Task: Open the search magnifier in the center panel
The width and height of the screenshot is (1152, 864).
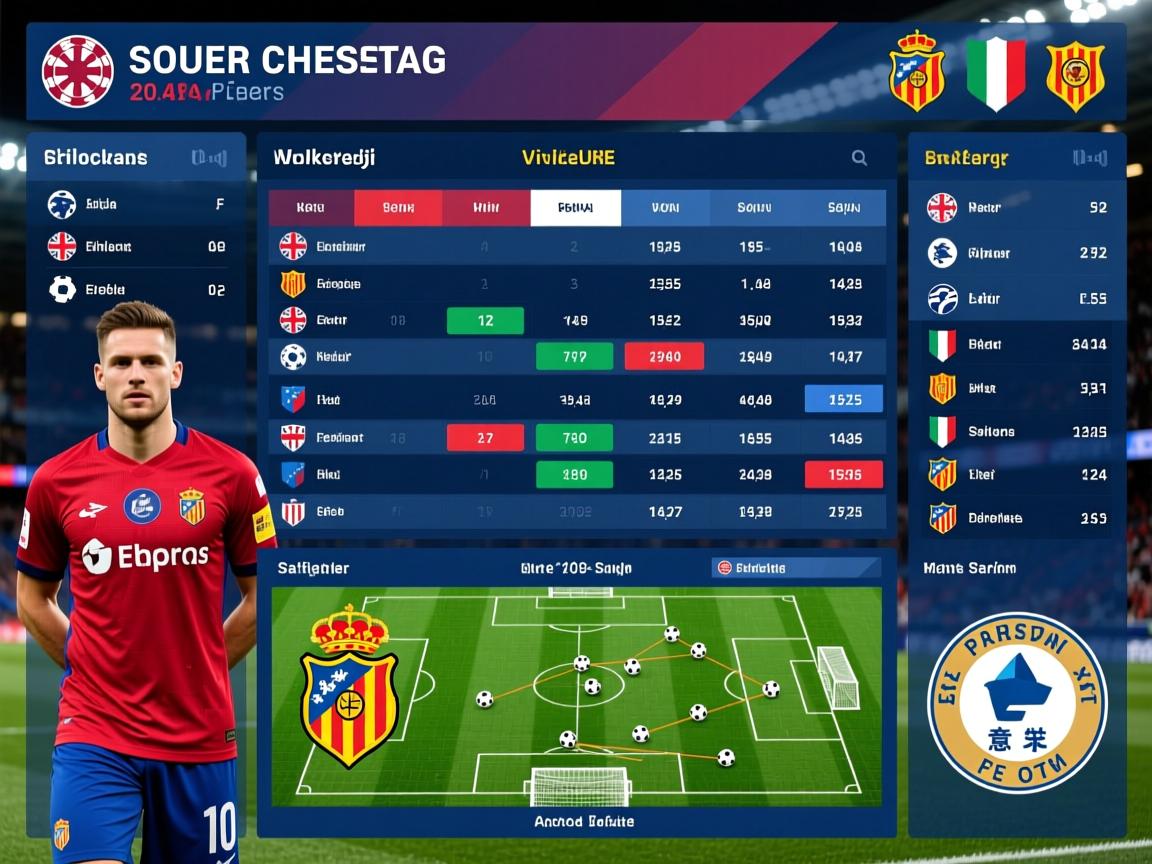Action: pos(859,158)
